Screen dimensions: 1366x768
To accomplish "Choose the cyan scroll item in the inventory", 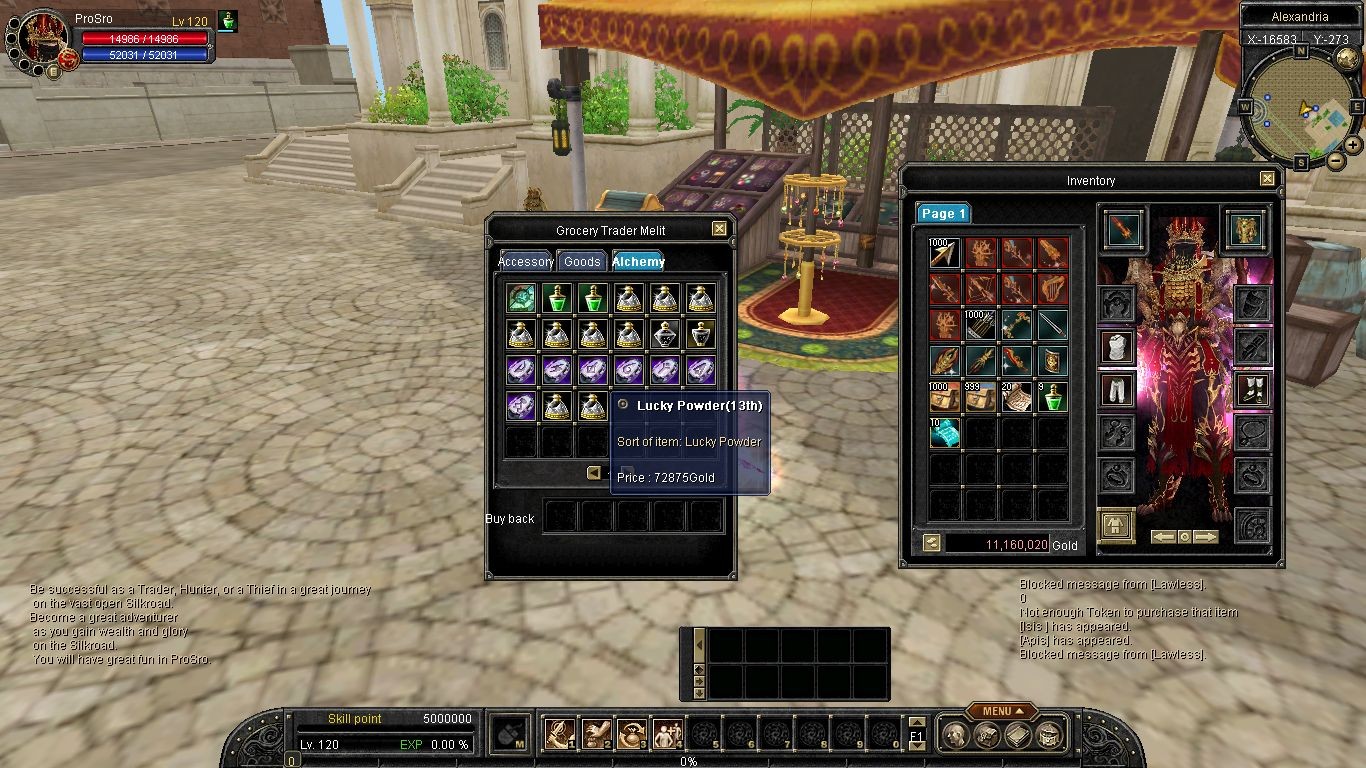I will pyautogui.click(x=944, y=433).
